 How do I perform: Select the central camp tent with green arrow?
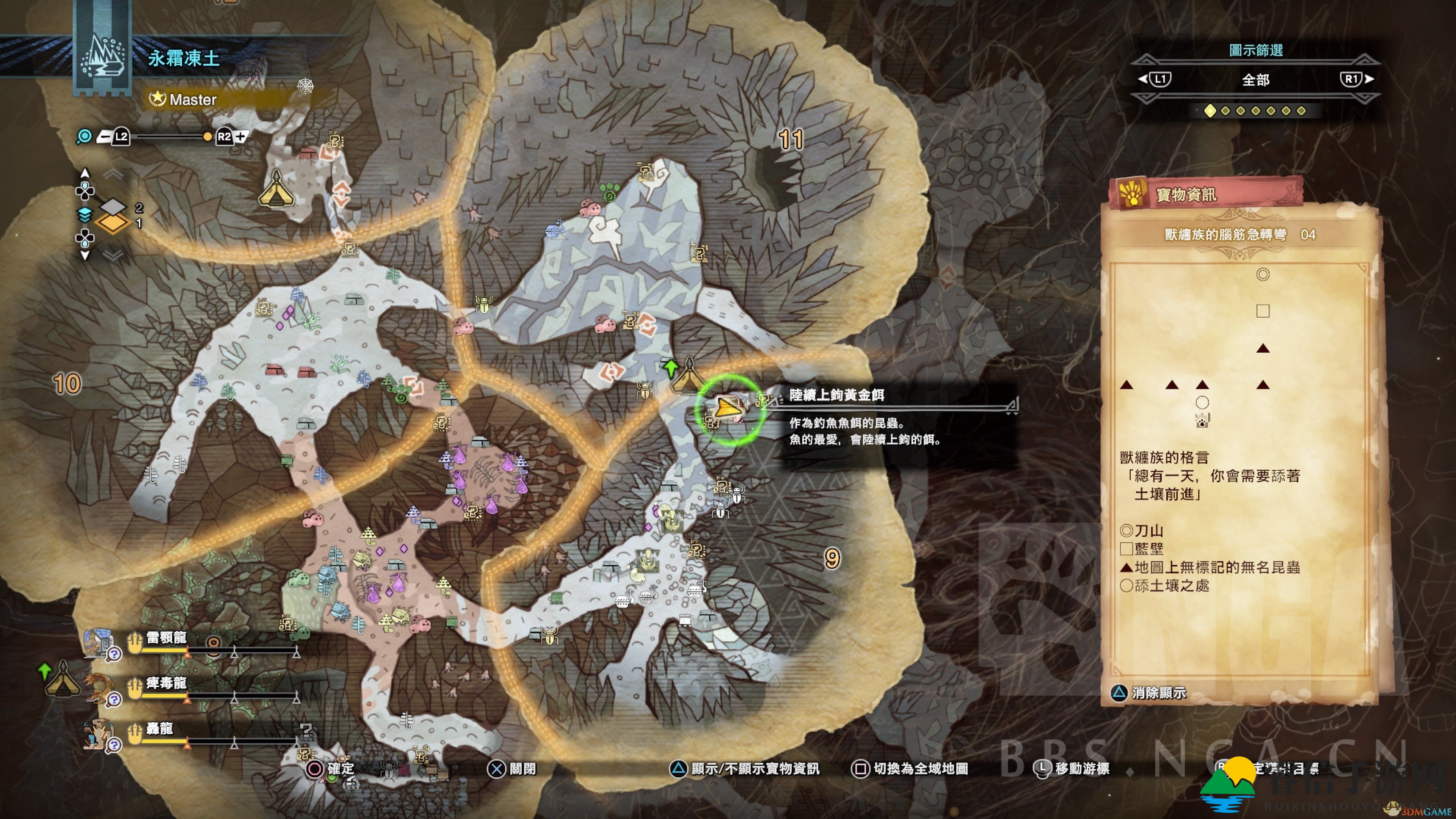pyautogui.click(x=688, y=375)
